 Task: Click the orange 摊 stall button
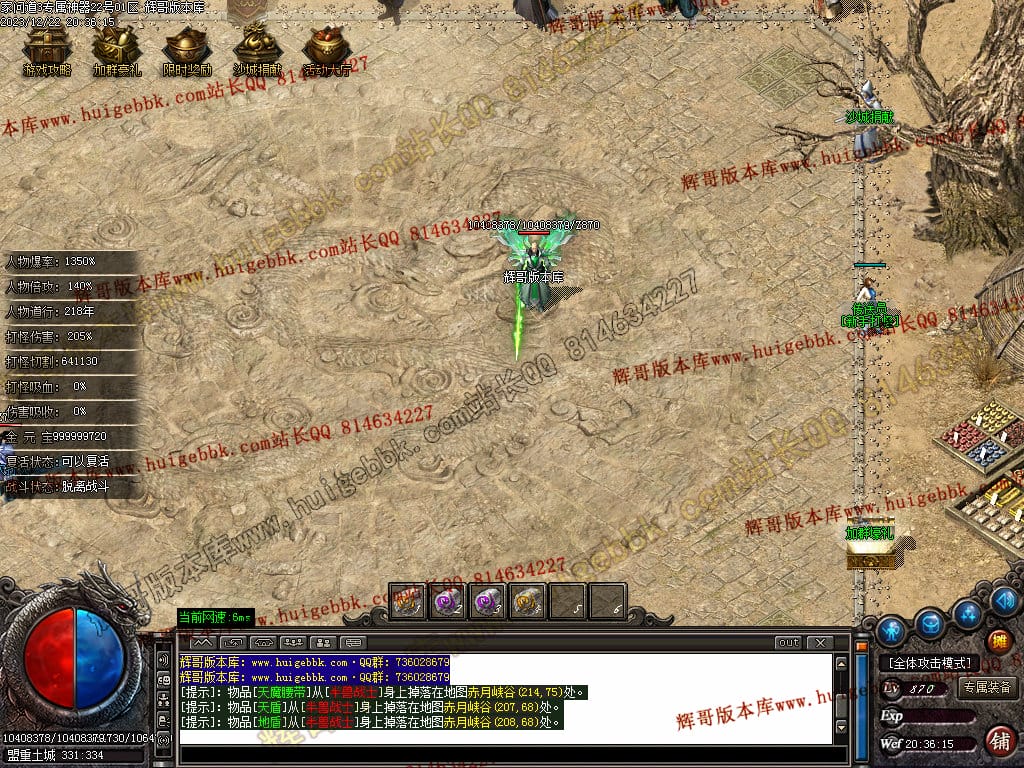[x=998, y=641]
